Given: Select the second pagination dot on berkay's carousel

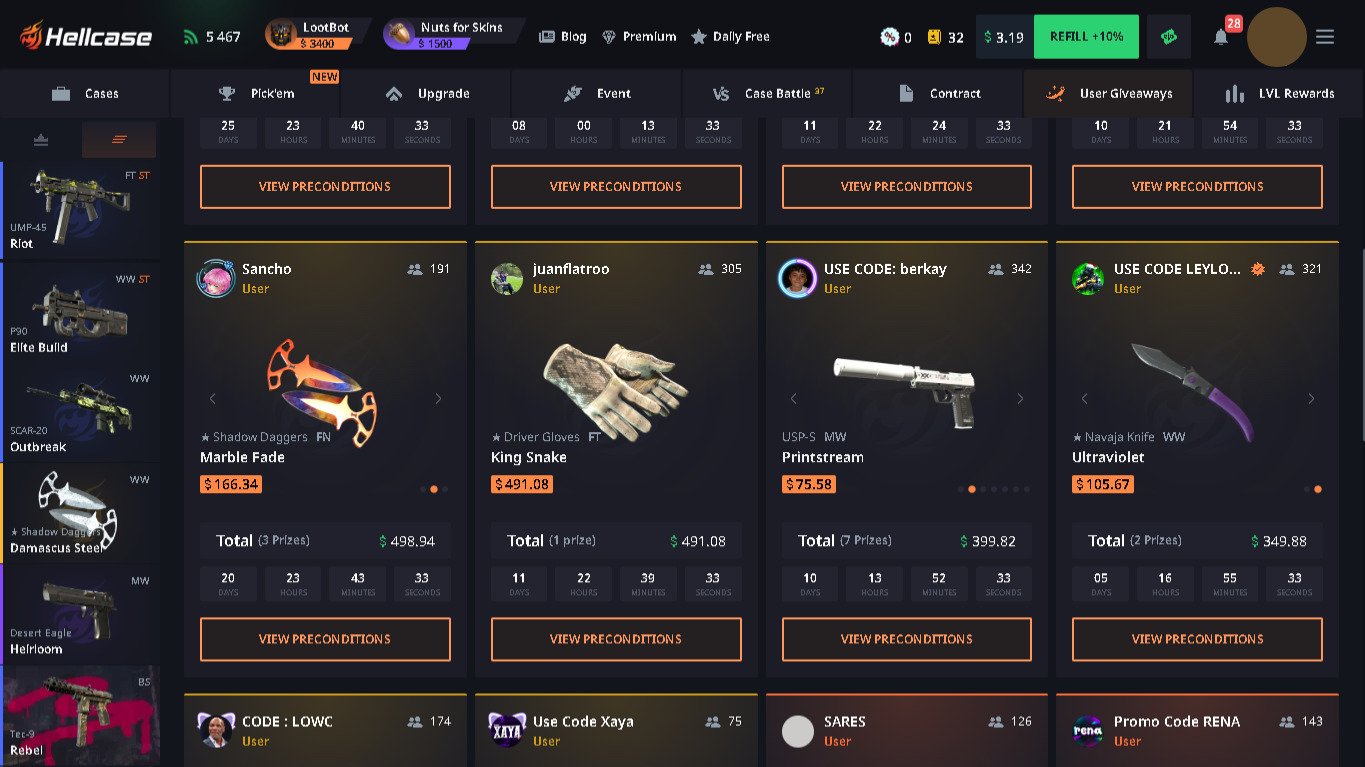Looking at the screenshot, I should point(971,489).
